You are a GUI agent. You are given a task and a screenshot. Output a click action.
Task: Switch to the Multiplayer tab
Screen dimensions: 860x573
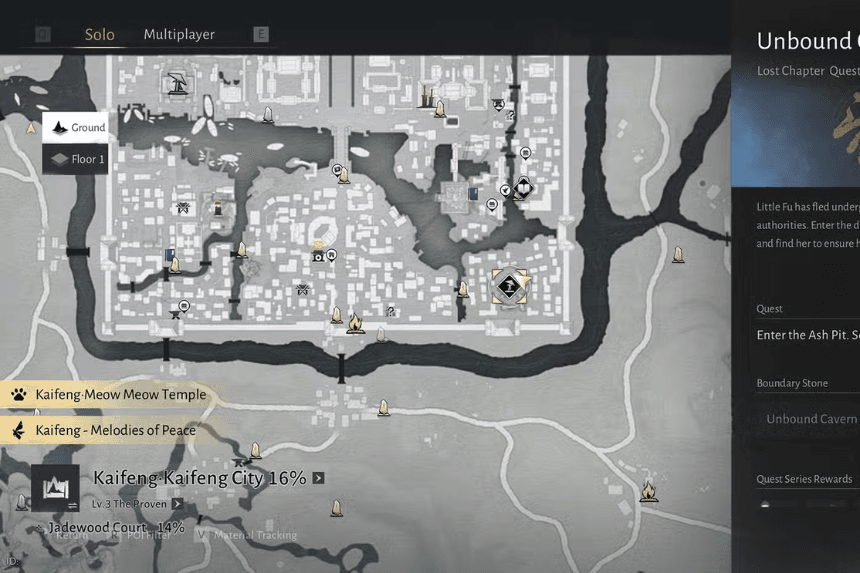point(179,34)
